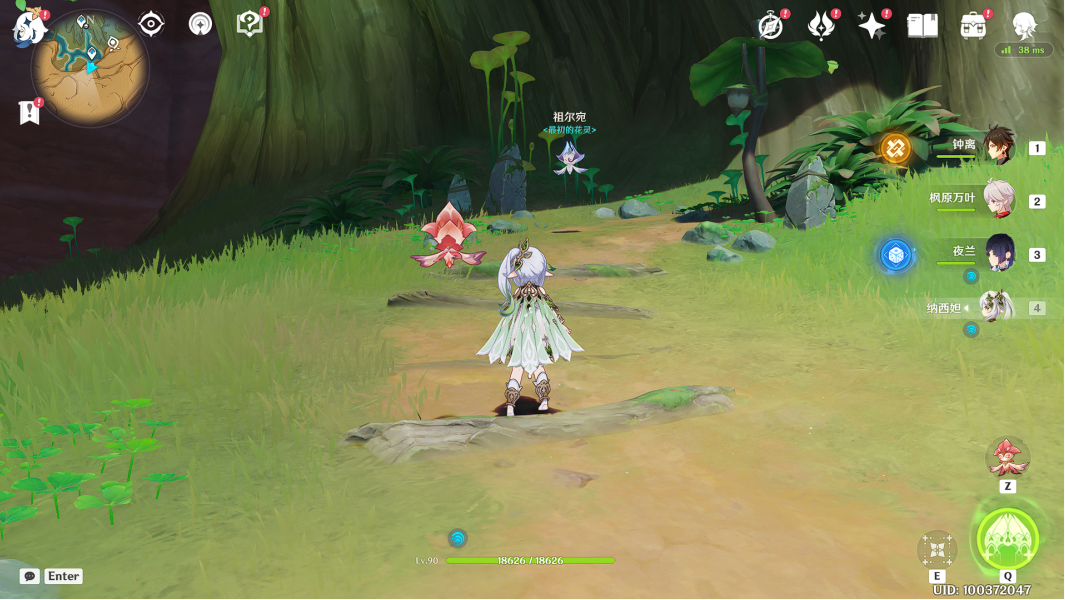Open the winged battle pass icon
This screenshot has width=1065, height=600.
click(821, 26)
